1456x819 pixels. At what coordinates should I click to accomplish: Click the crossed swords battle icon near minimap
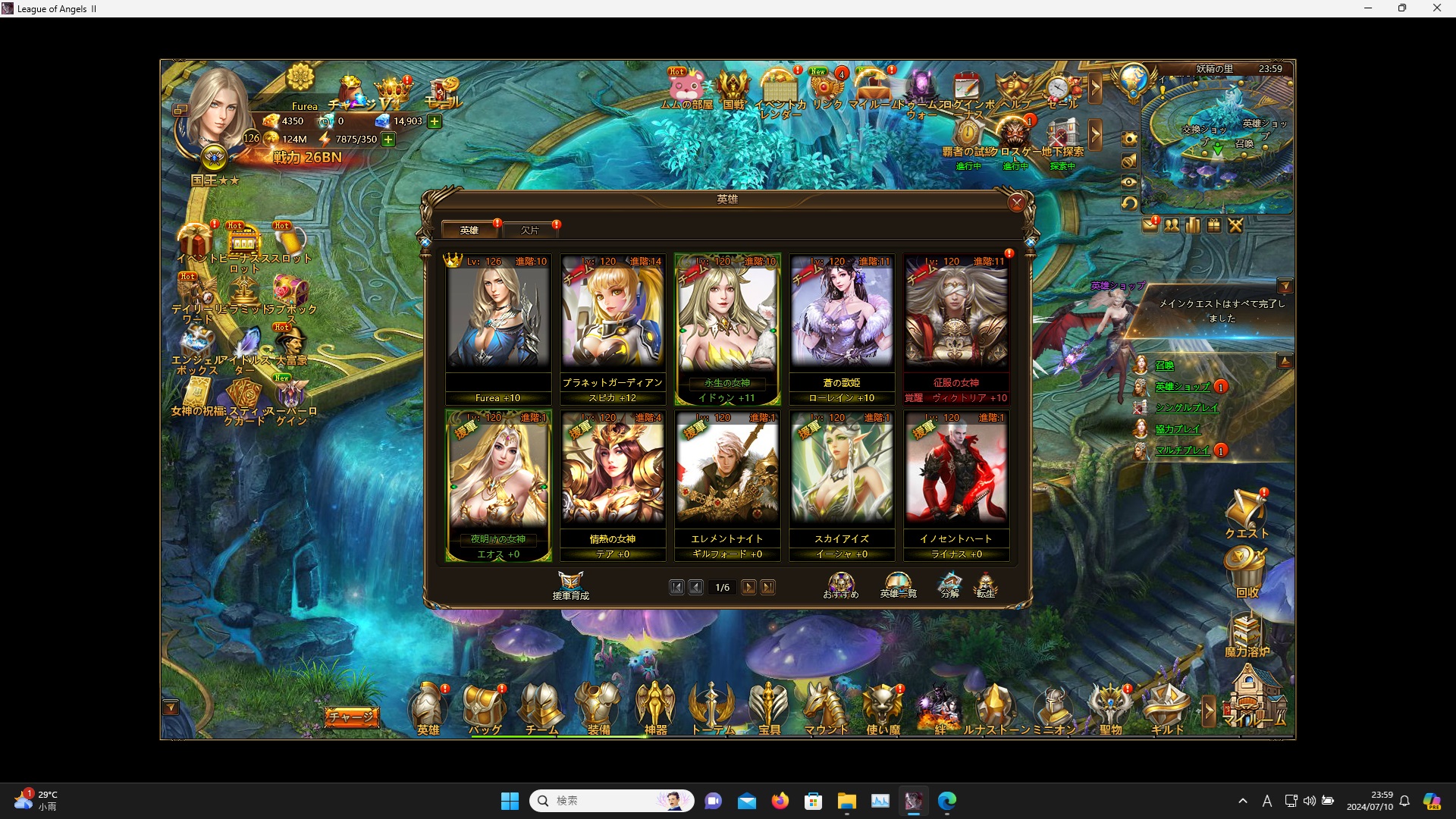[x=1236, y=224]
